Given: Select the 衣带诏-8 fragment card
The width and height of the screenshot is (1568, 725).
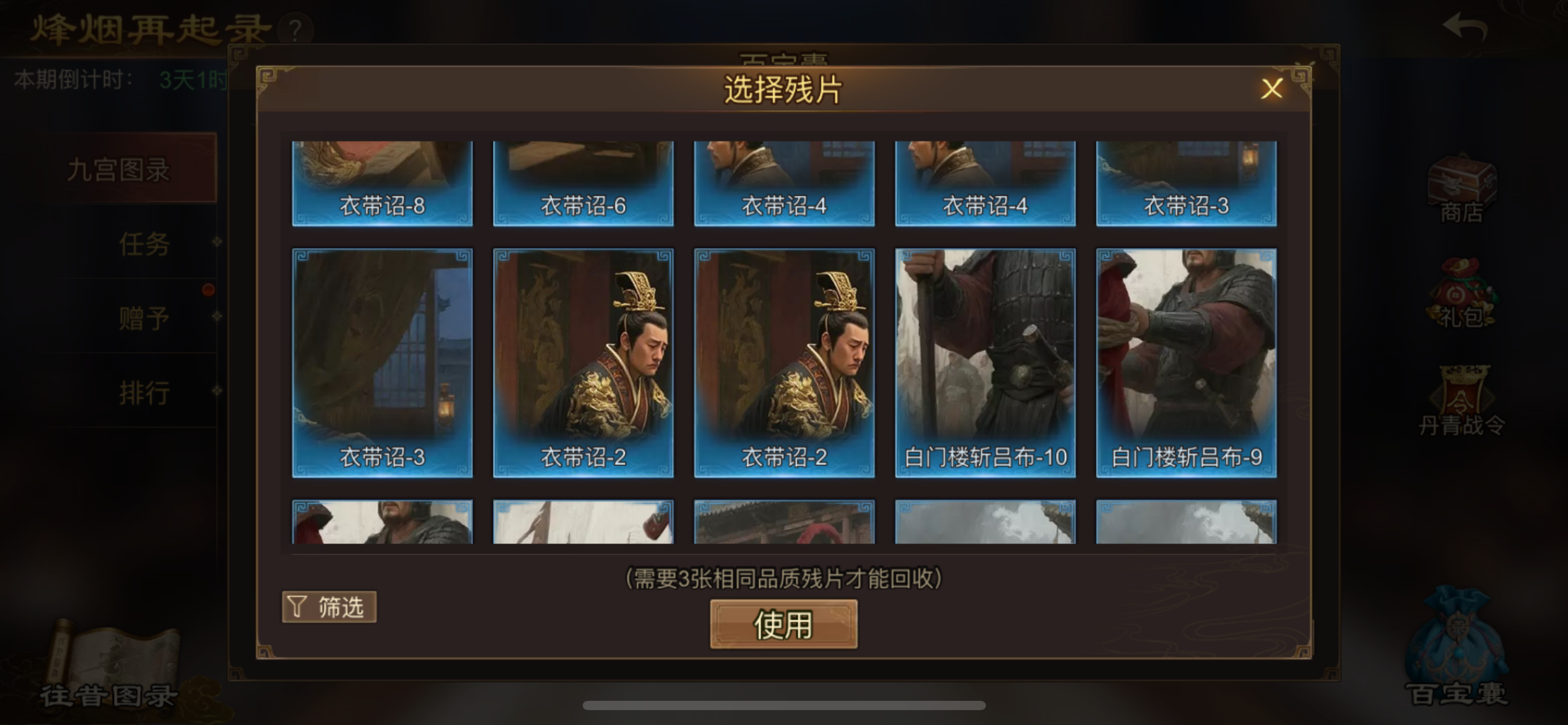Looking at the screenshot, I should (383, 180).
